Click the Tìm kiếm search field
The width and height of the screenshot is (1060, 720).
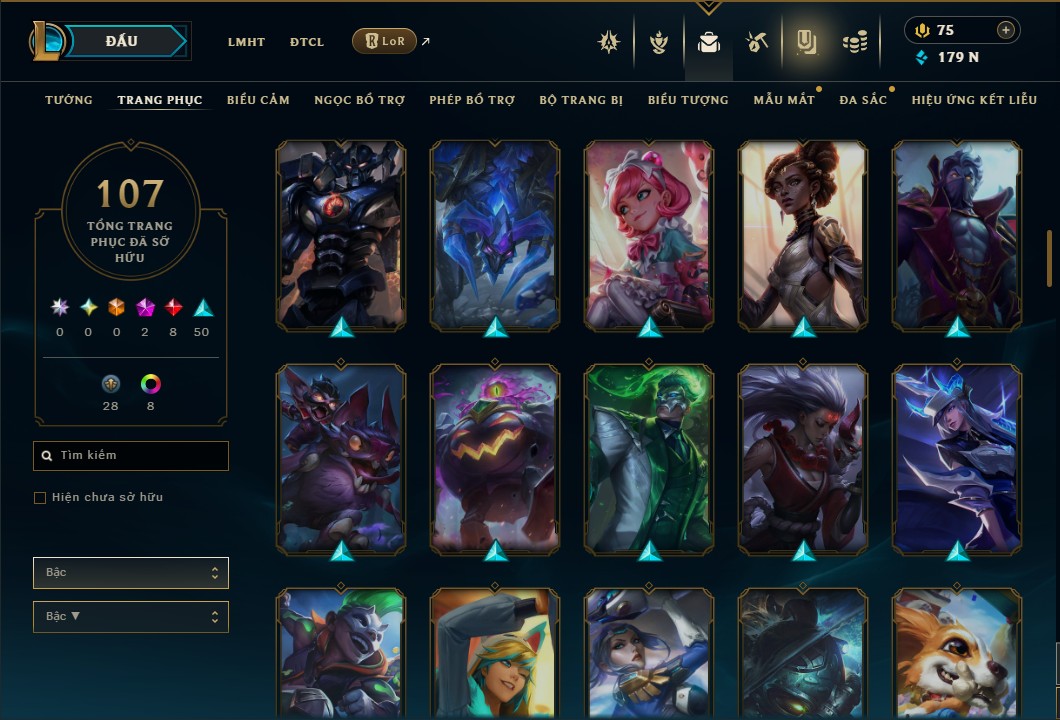pos(131,456)
